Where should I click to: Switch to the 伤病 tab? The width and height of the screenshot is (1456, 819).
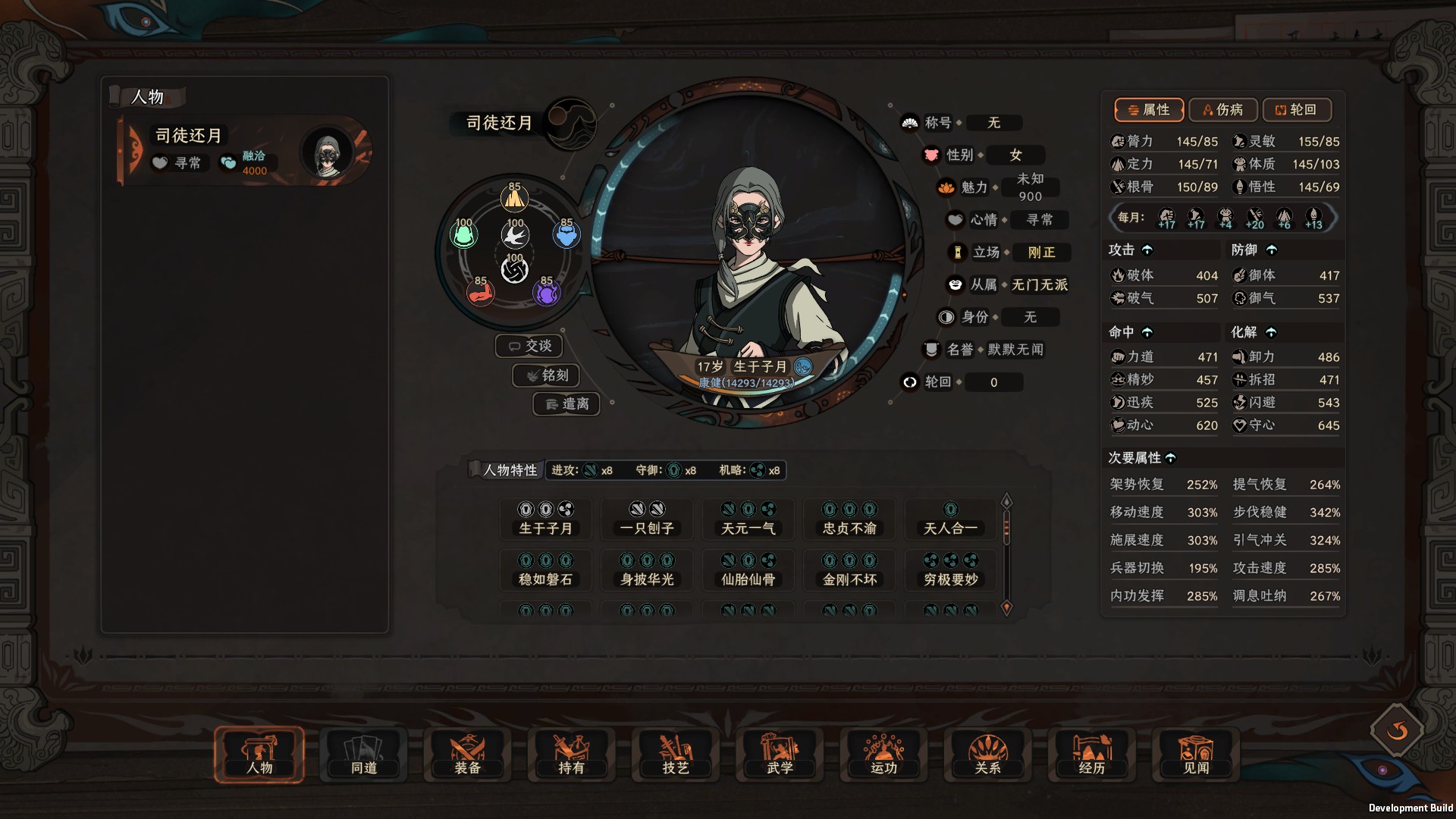pyautogui.click(x=1223, y=110)
